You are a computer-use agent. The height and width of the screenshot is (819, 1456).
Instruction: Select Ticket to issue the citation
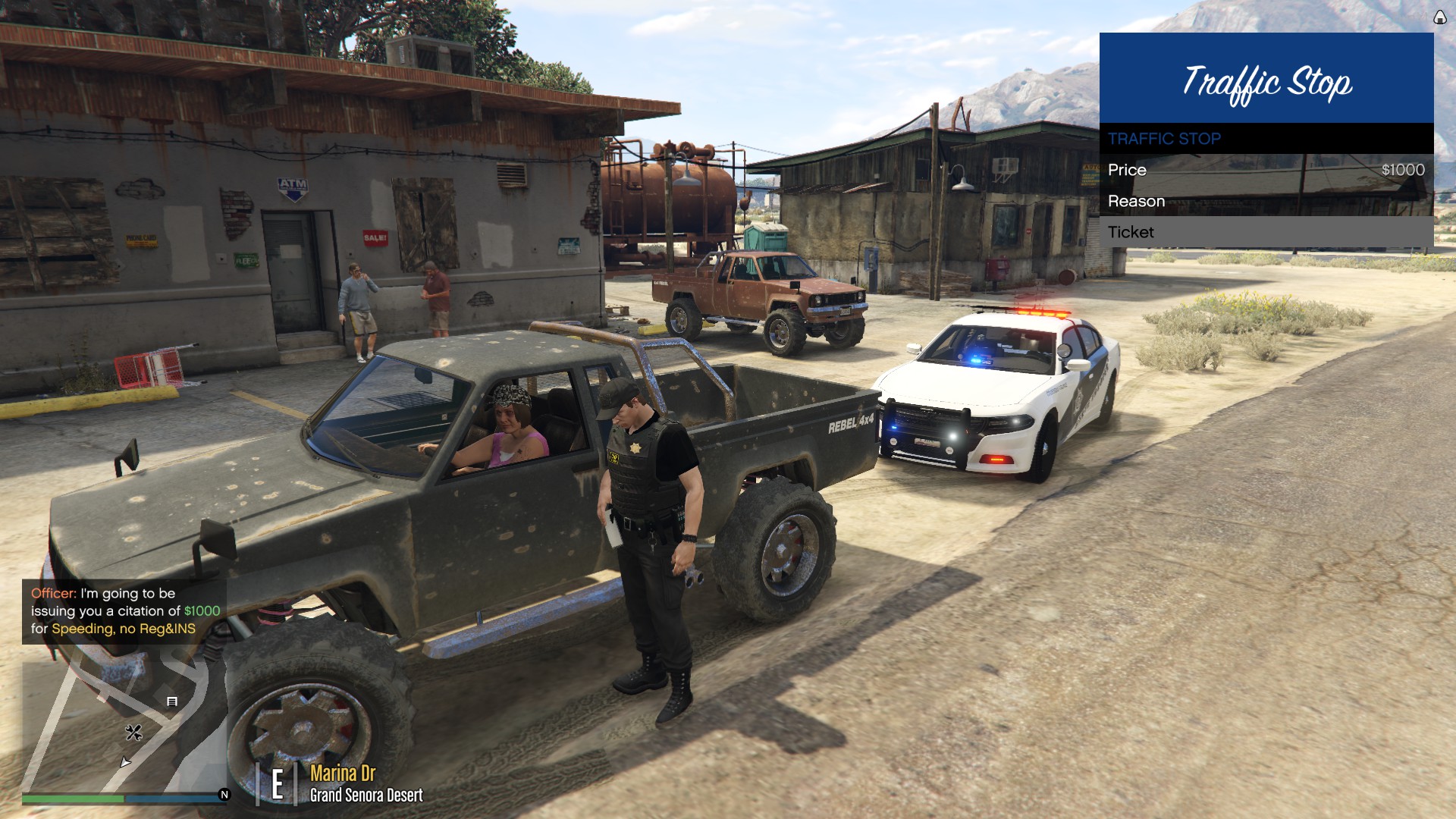coord(1130,232)
